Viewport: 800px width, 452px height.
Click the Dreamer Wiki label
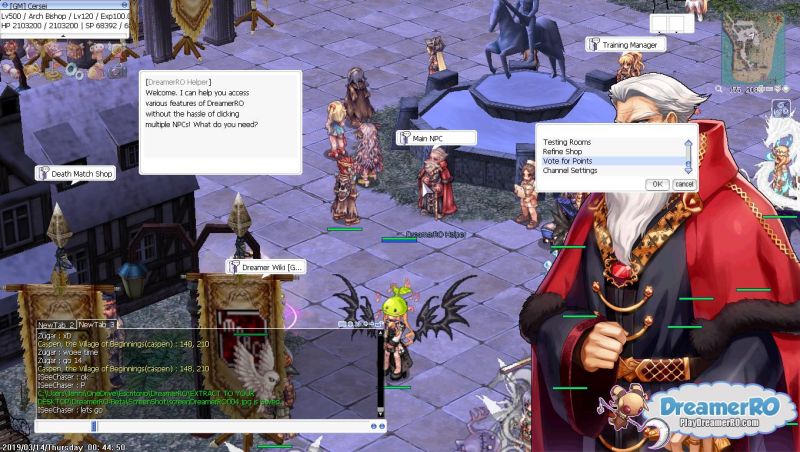(x=264, y=267)
